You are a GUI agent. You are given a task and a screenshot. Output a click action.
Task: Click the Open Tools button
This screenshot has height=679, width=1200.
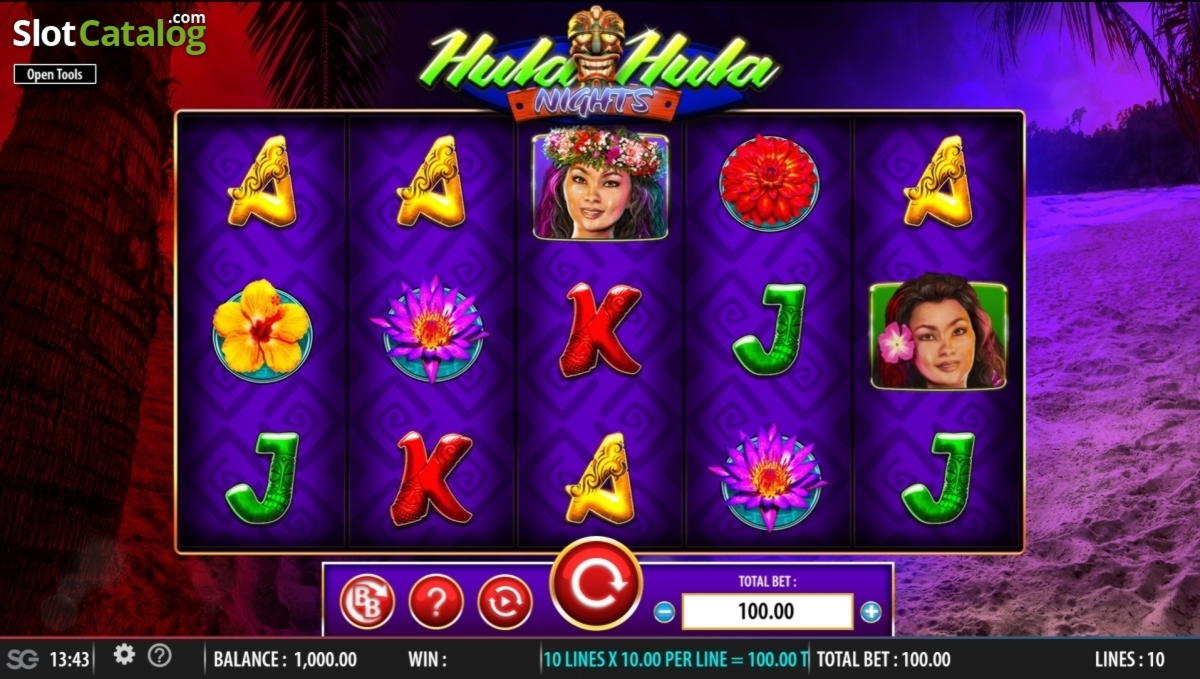point(55,74)
